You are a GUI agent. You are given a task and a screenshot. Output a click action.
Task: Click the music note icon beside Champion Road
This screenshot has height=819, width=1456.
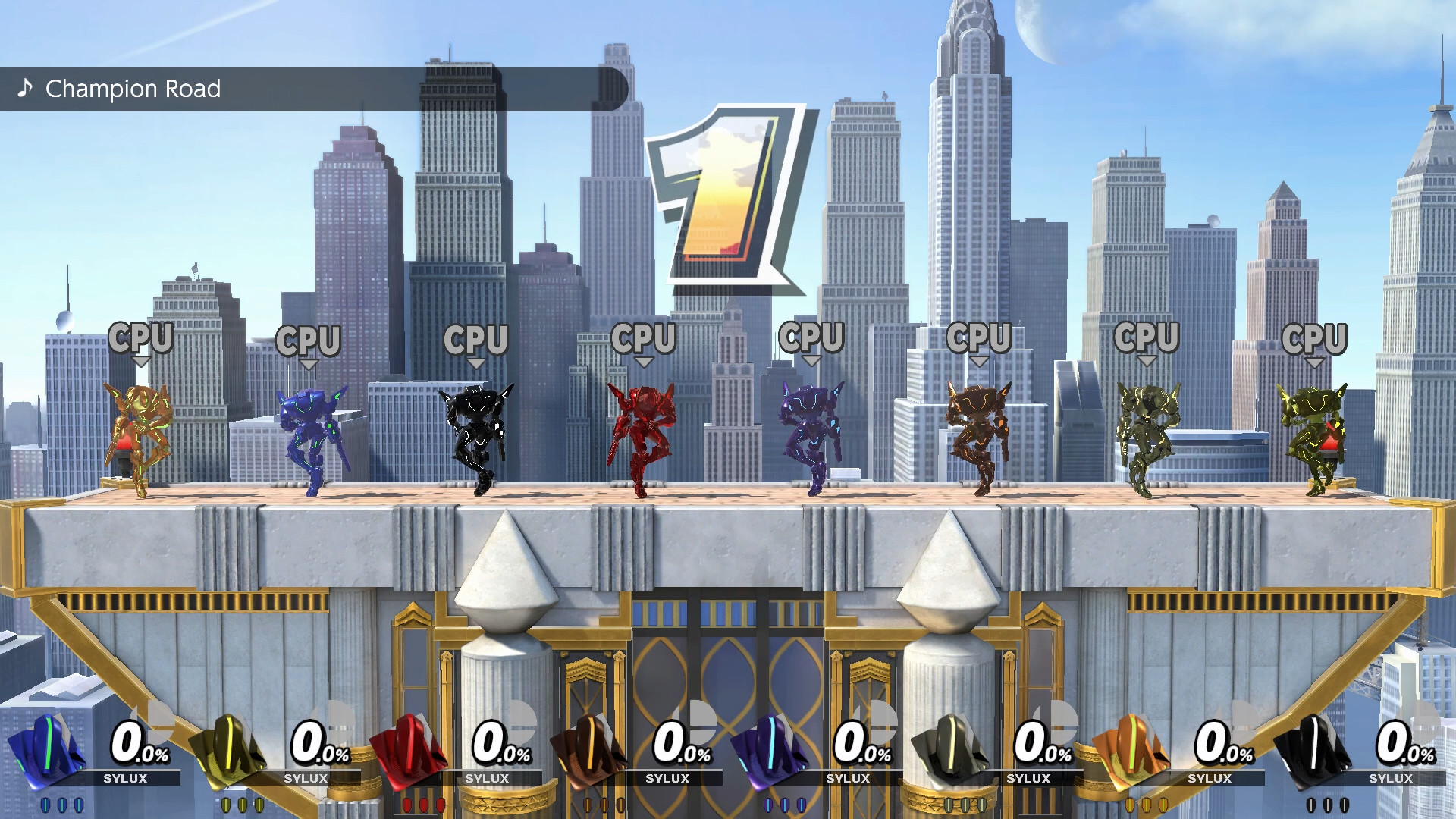(x=25, y=89)
